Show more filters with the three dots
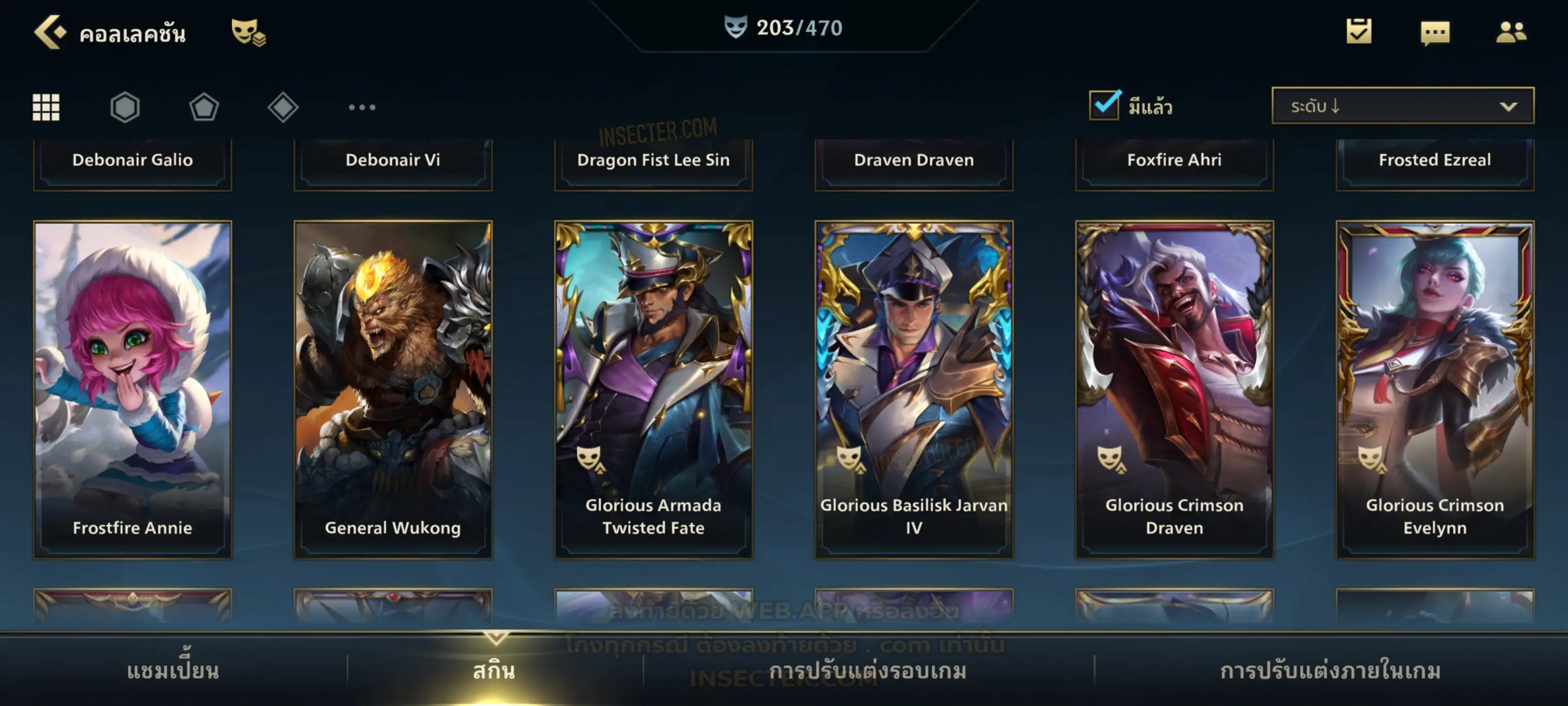The height and width of the screenshot is (706, 1568). click(362, 107)
